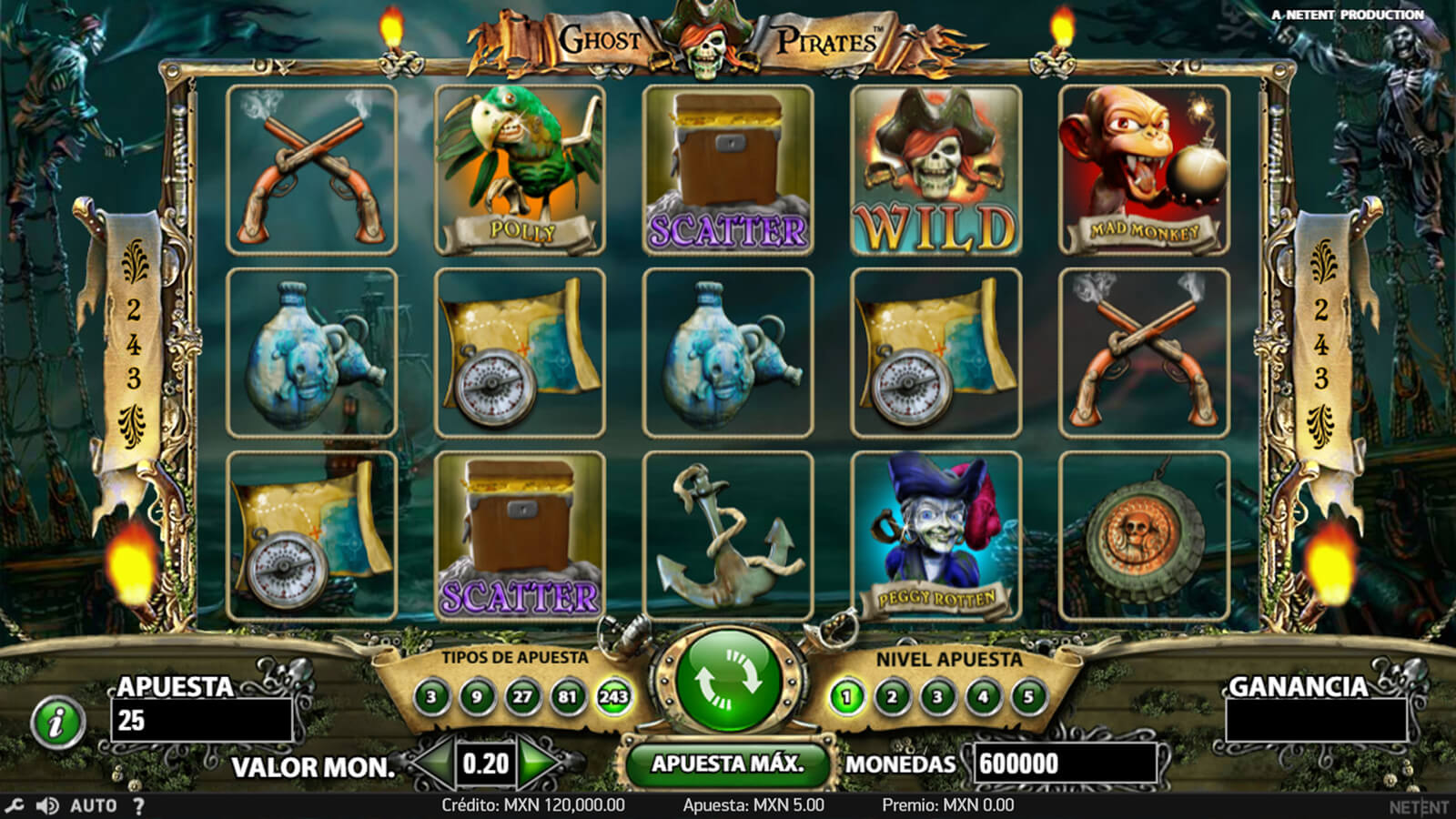Viewport: 1456px width, 819px height.
Task: Select bet level 4
Action: coord(983,698)
